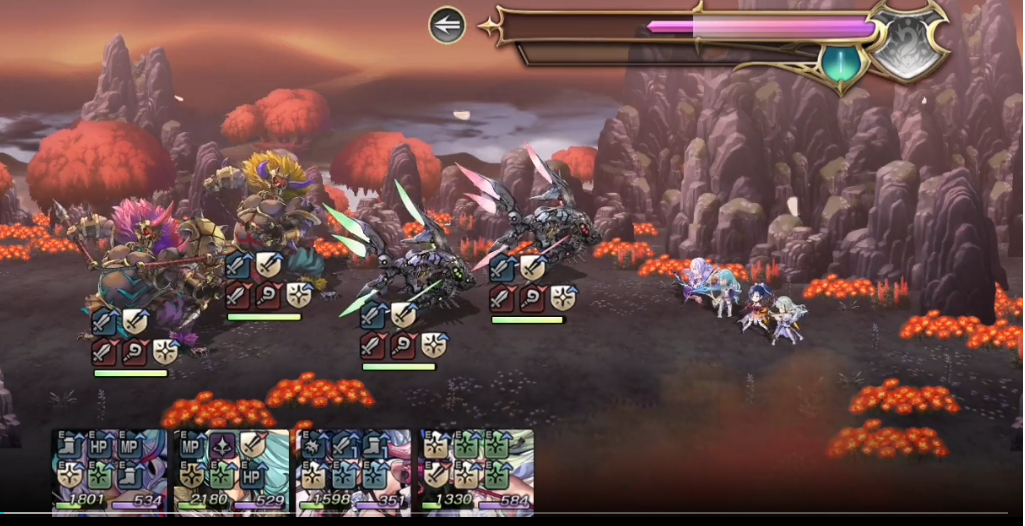Pick the character card with 1598 HP

coord(354,471)
